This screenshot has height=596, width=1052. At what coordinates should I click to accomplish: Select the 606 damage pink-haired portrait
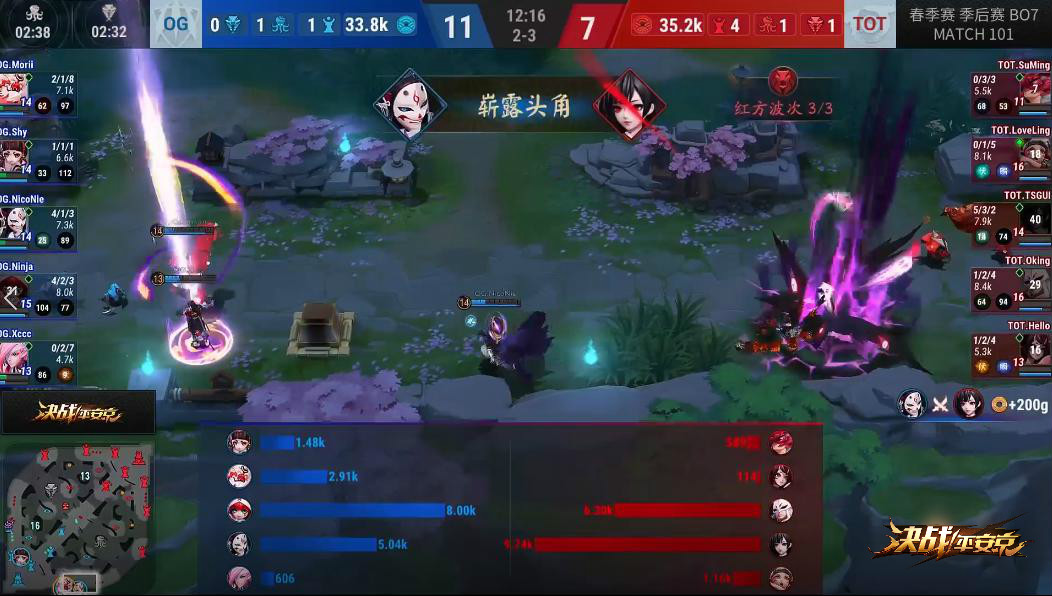(239, 578)
